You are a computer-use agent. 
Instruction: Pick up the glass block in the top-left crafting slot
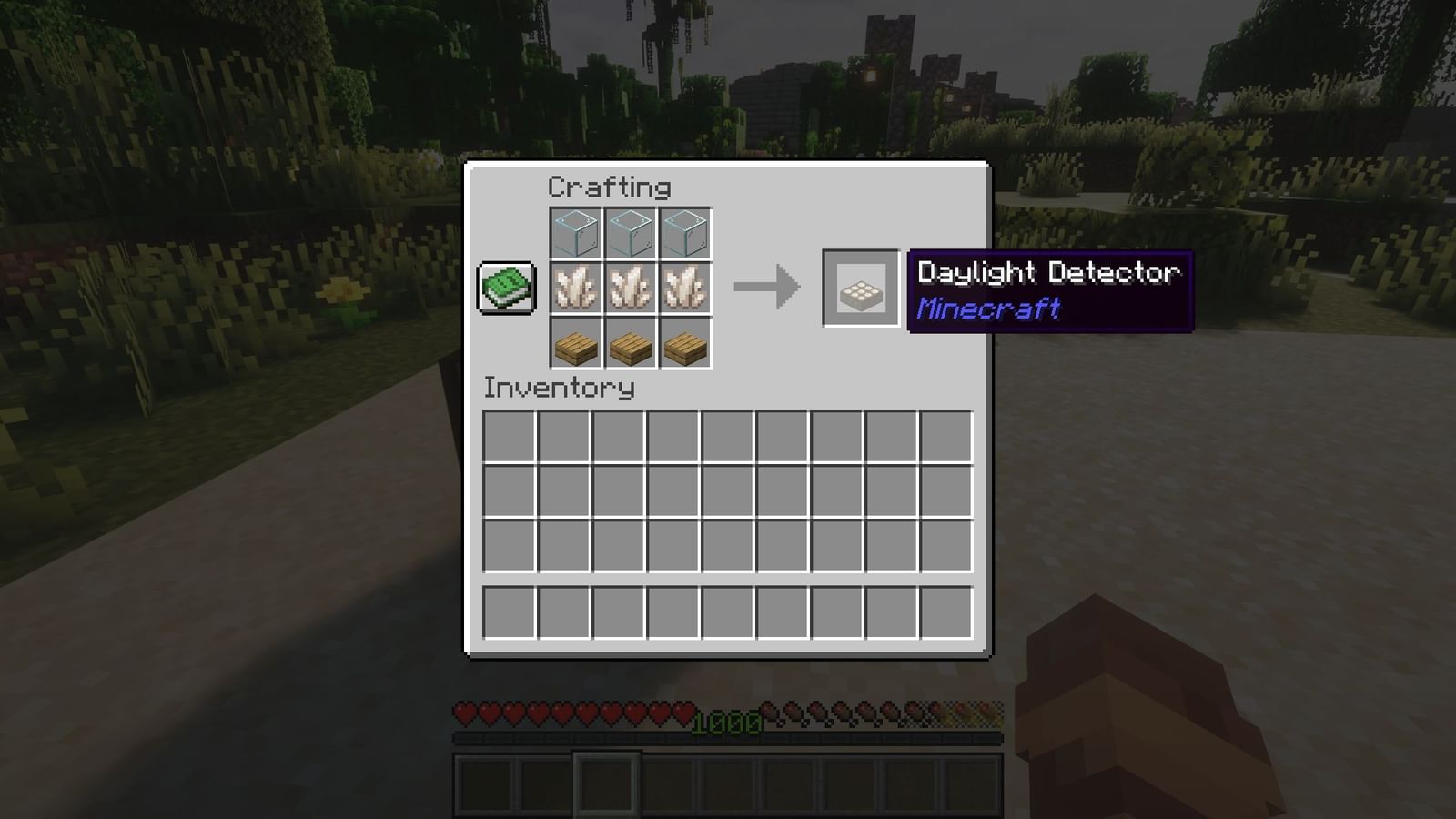point(576,232)
